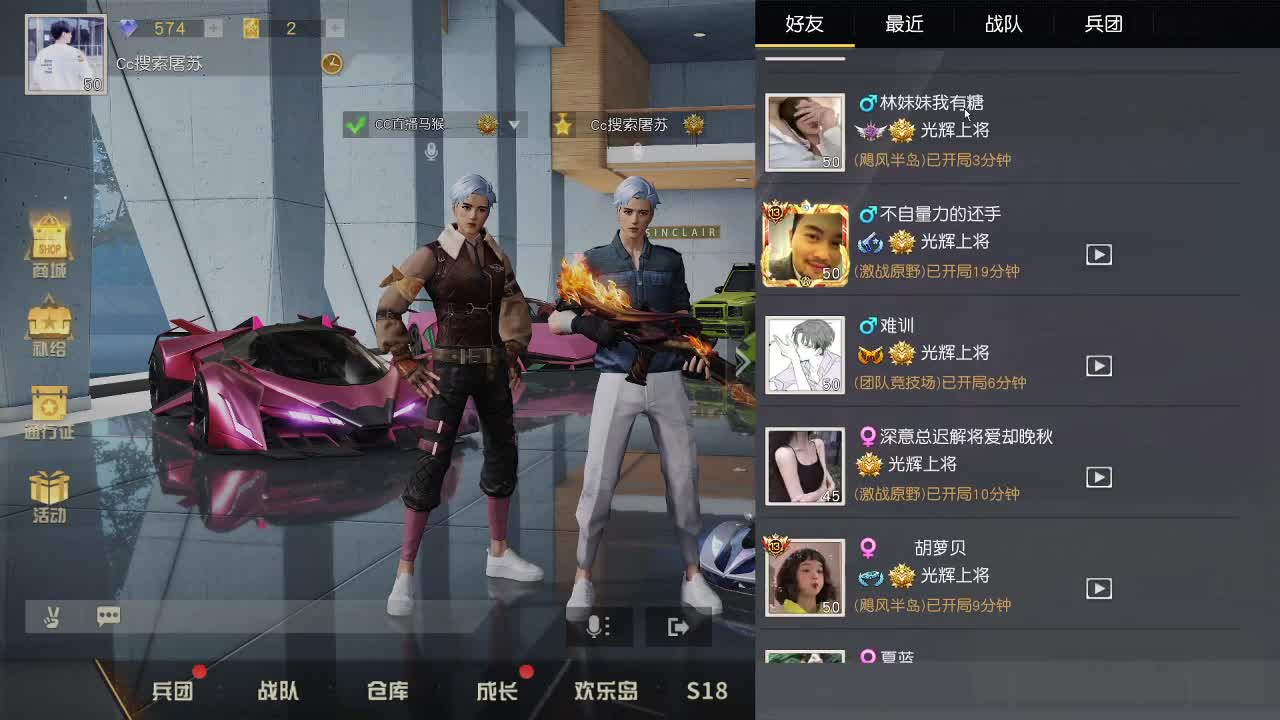Toggle CC直播马猴's ready-check green mark
Viewport: 1280px width, 720px height.
pos(354,126)
